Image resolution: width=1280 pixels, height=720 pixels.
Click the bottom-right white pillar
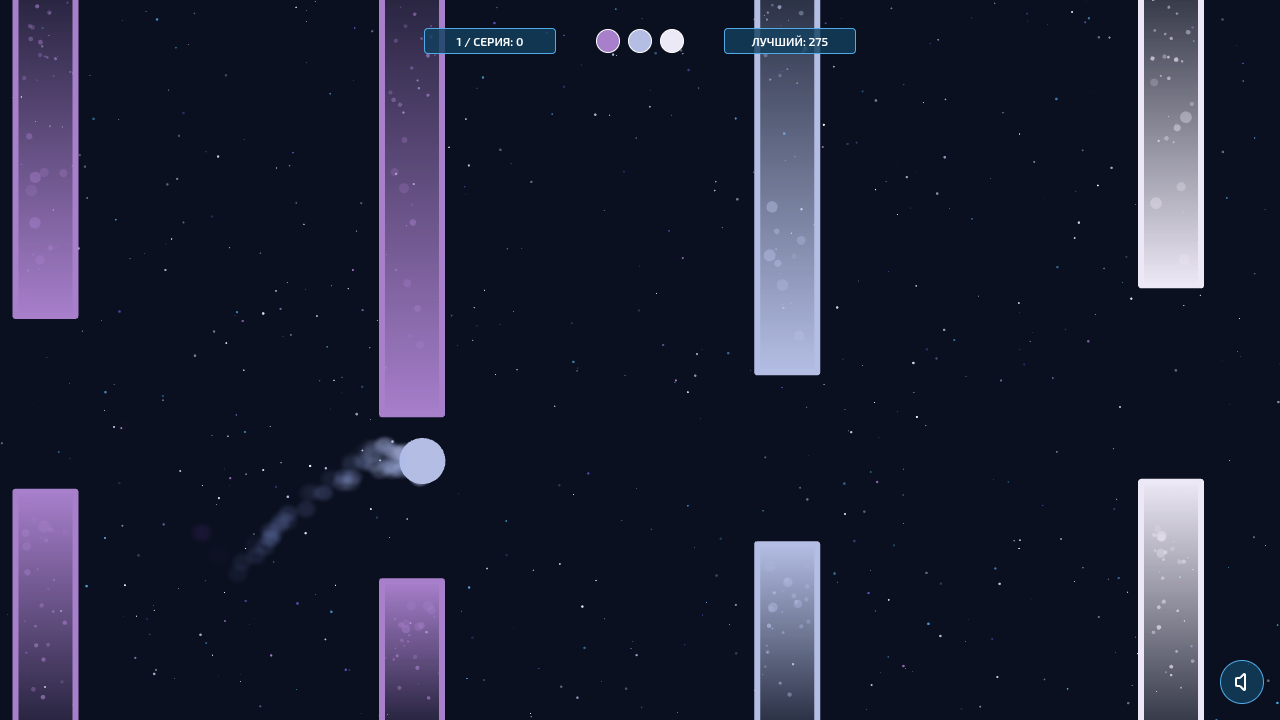[1170, 600]
